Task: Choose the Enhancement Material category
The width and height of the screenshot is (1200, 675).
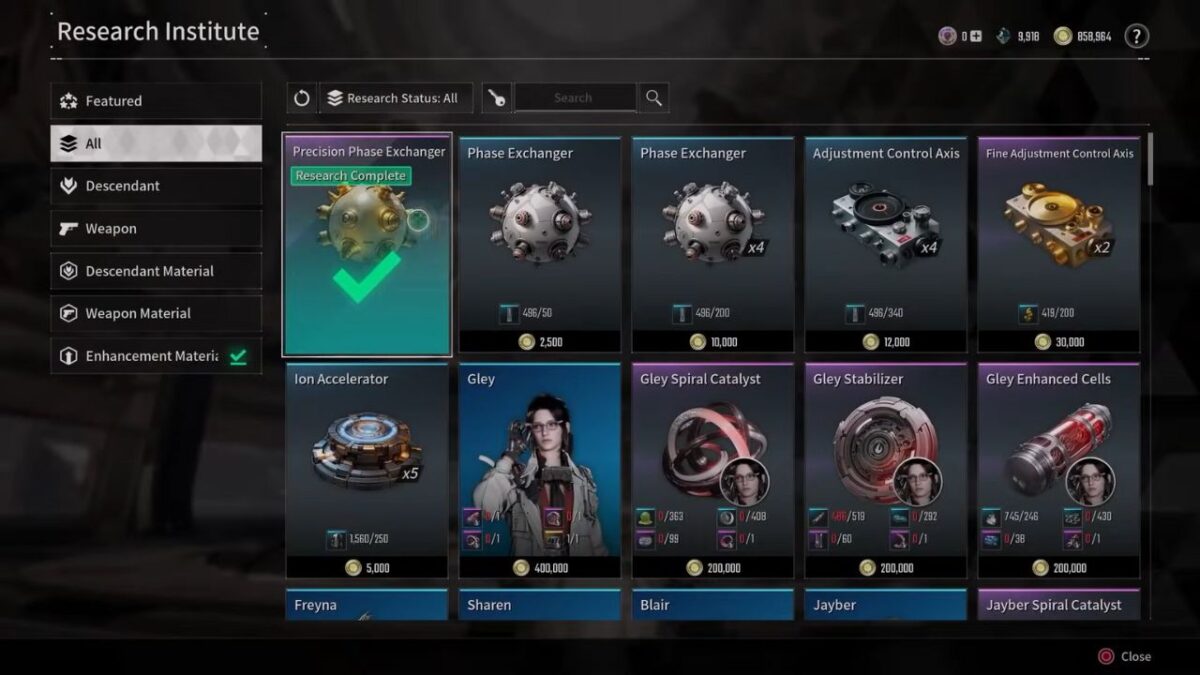Action: (x=155, y=356)
